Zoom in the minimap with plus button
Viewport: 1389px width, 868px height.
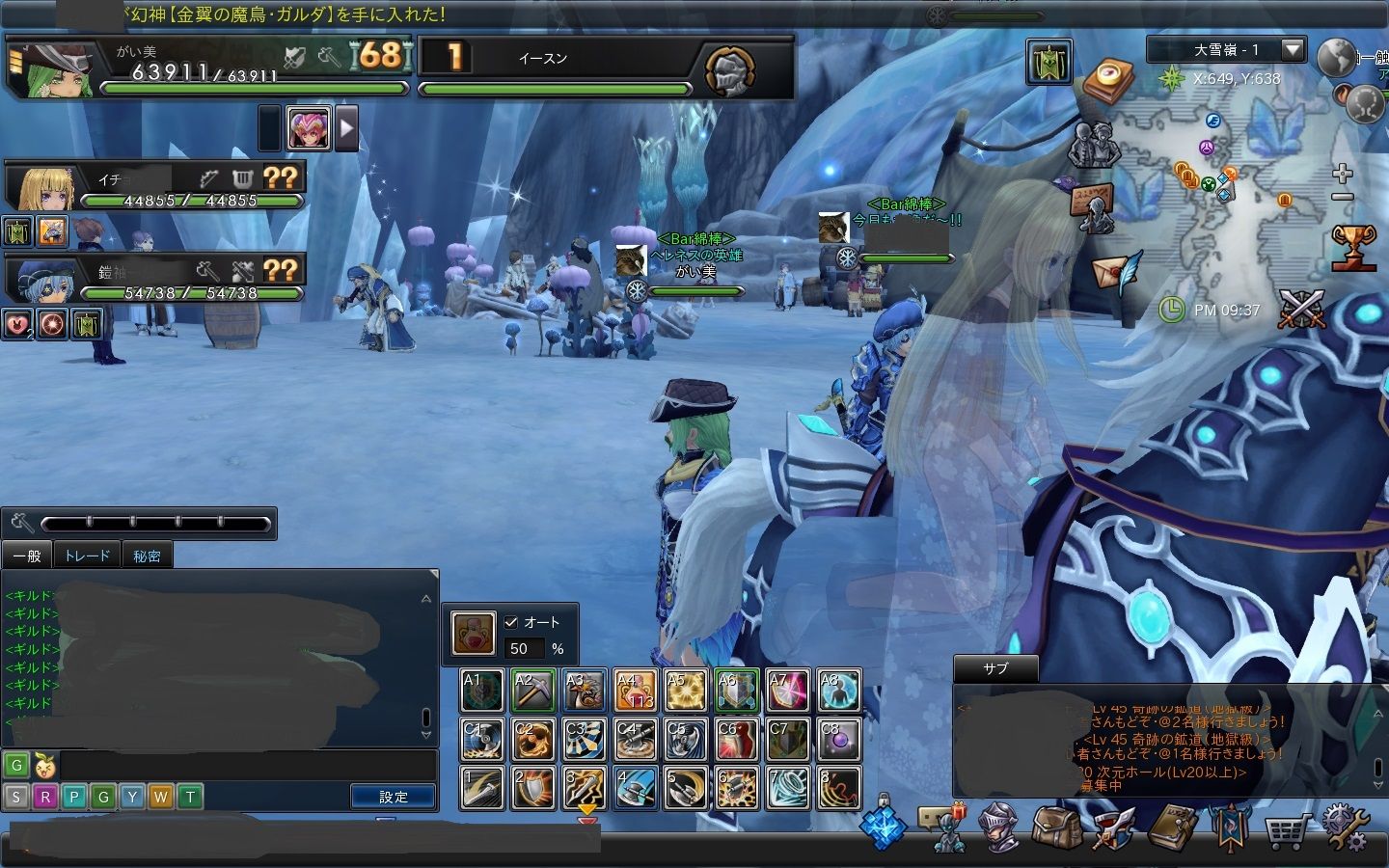[1342, 174]
